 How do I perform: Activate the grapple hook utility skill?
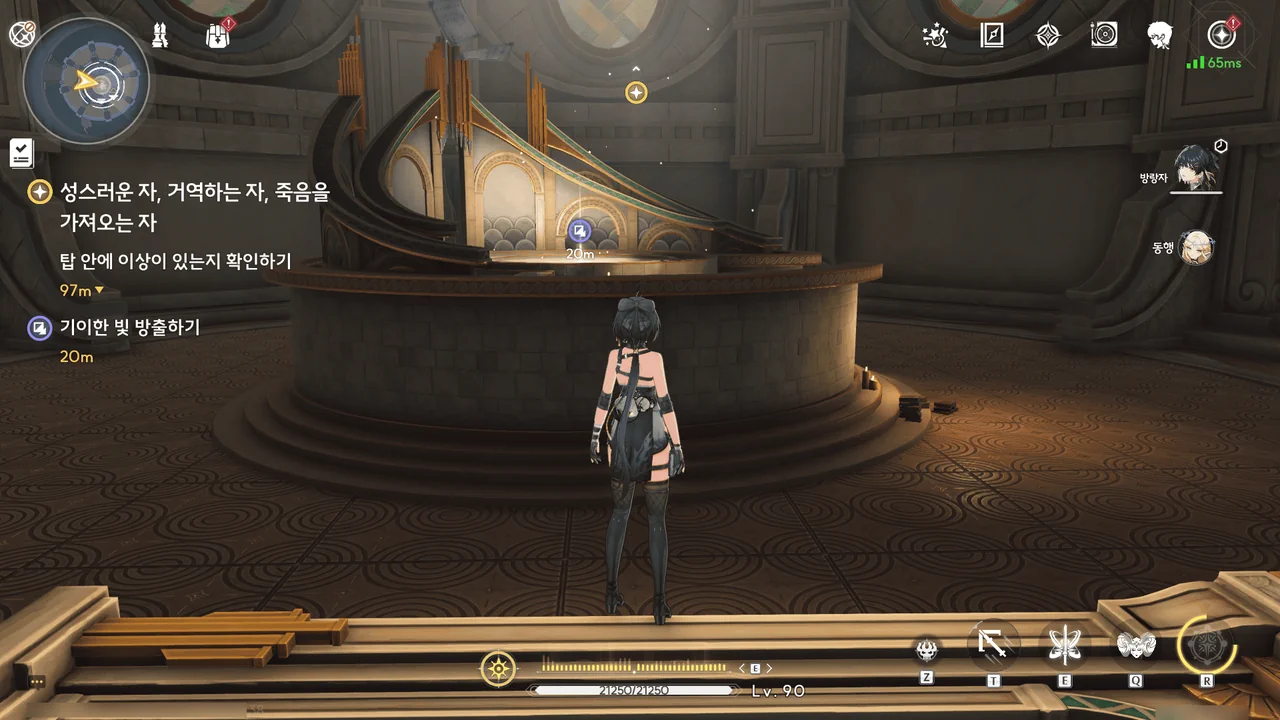(994, 646)
